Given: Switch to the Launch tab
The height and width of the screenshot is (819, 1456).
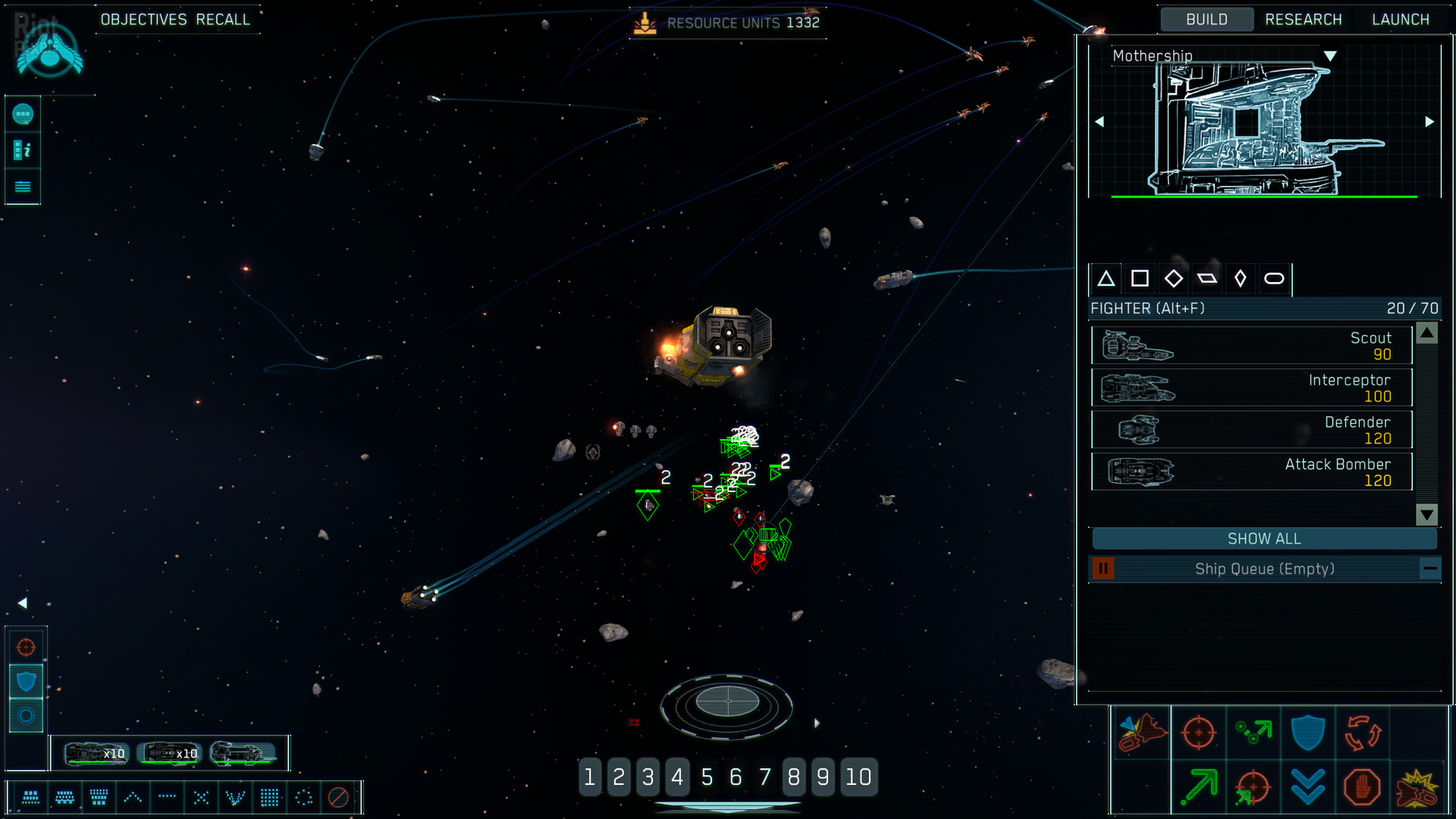Looking at the screenshot, I should coord(1400,20).
